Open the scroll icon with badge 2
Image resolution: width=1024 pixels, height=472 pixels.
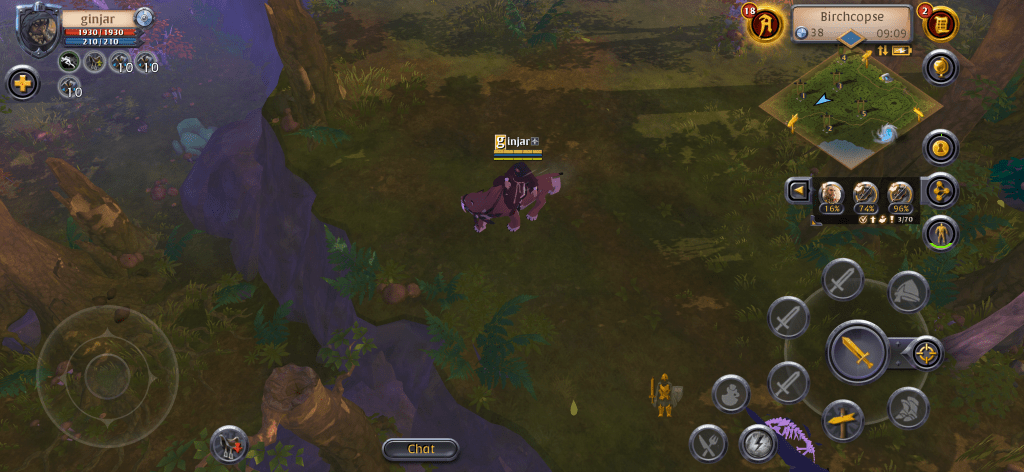[939, 24]
